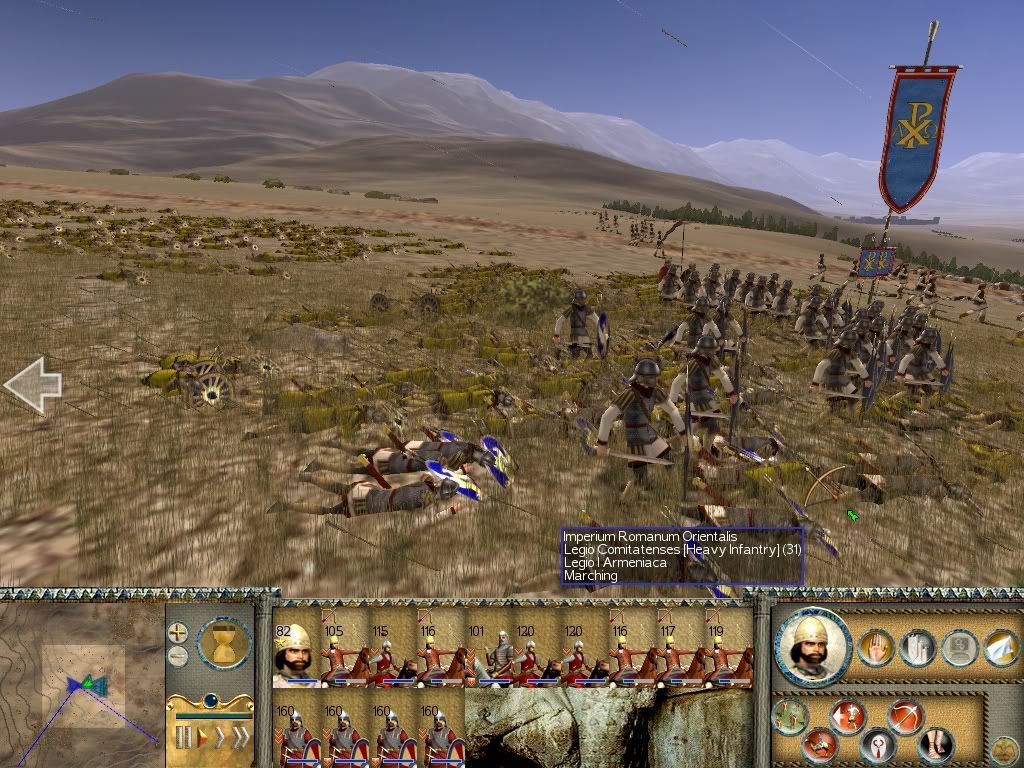Activate the halt hand button
The height and width of the screenshot is (768, 1024).
[876, 648]
